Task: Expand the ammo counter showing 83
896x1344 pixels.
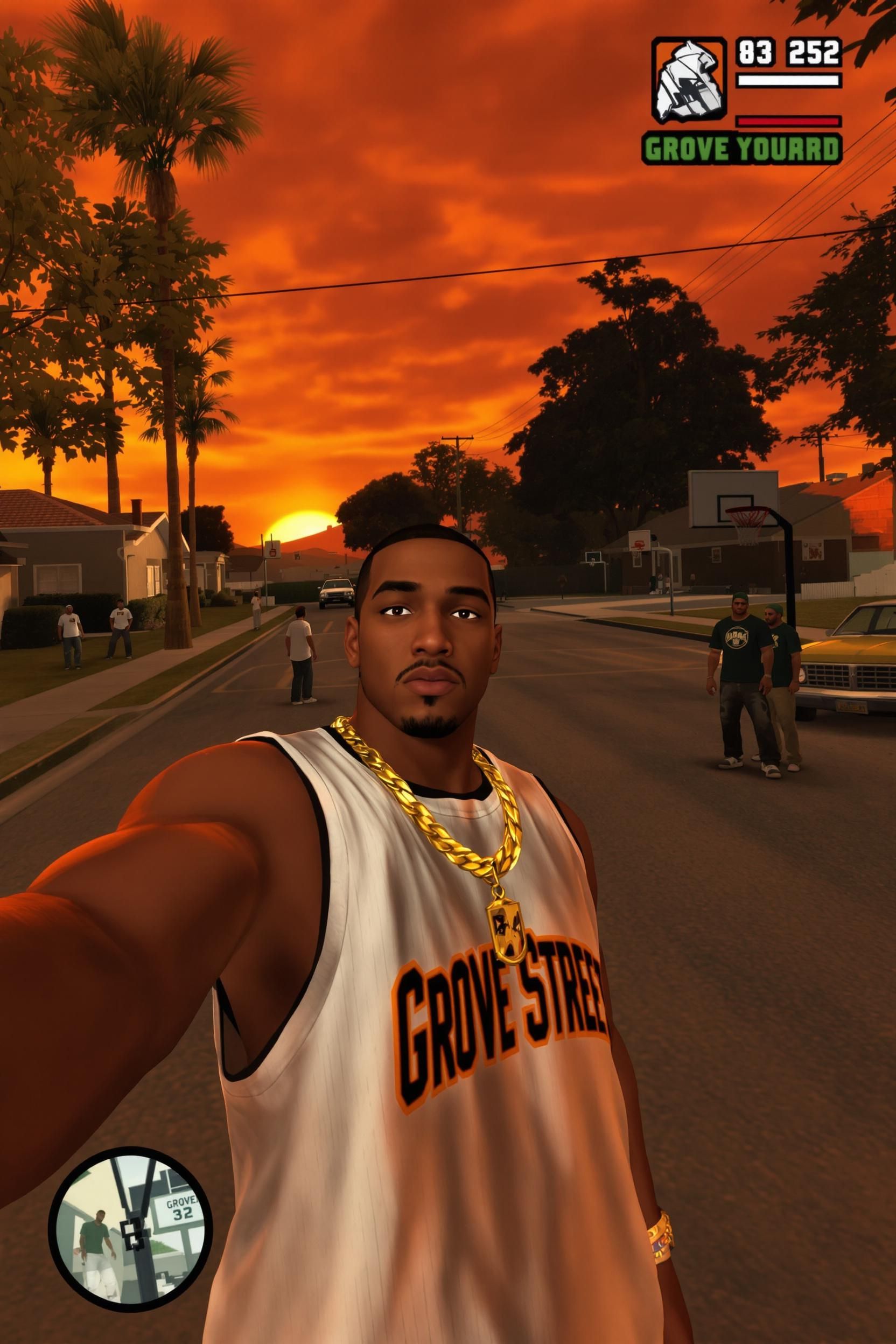Action: (754, 52)
